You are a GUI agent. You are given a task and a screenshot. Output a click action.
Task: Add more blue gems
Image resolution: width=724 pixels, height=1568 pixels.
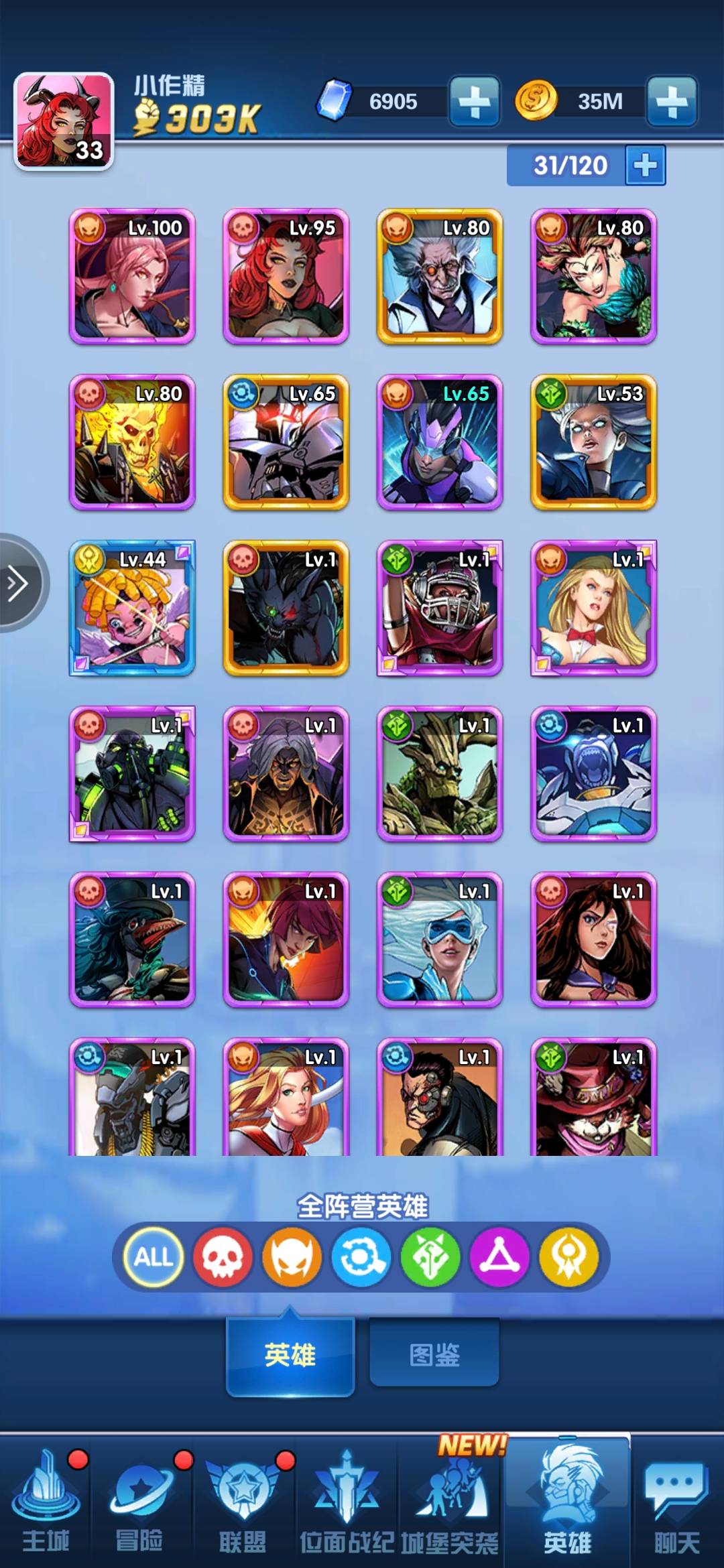(x=475, y=101)
